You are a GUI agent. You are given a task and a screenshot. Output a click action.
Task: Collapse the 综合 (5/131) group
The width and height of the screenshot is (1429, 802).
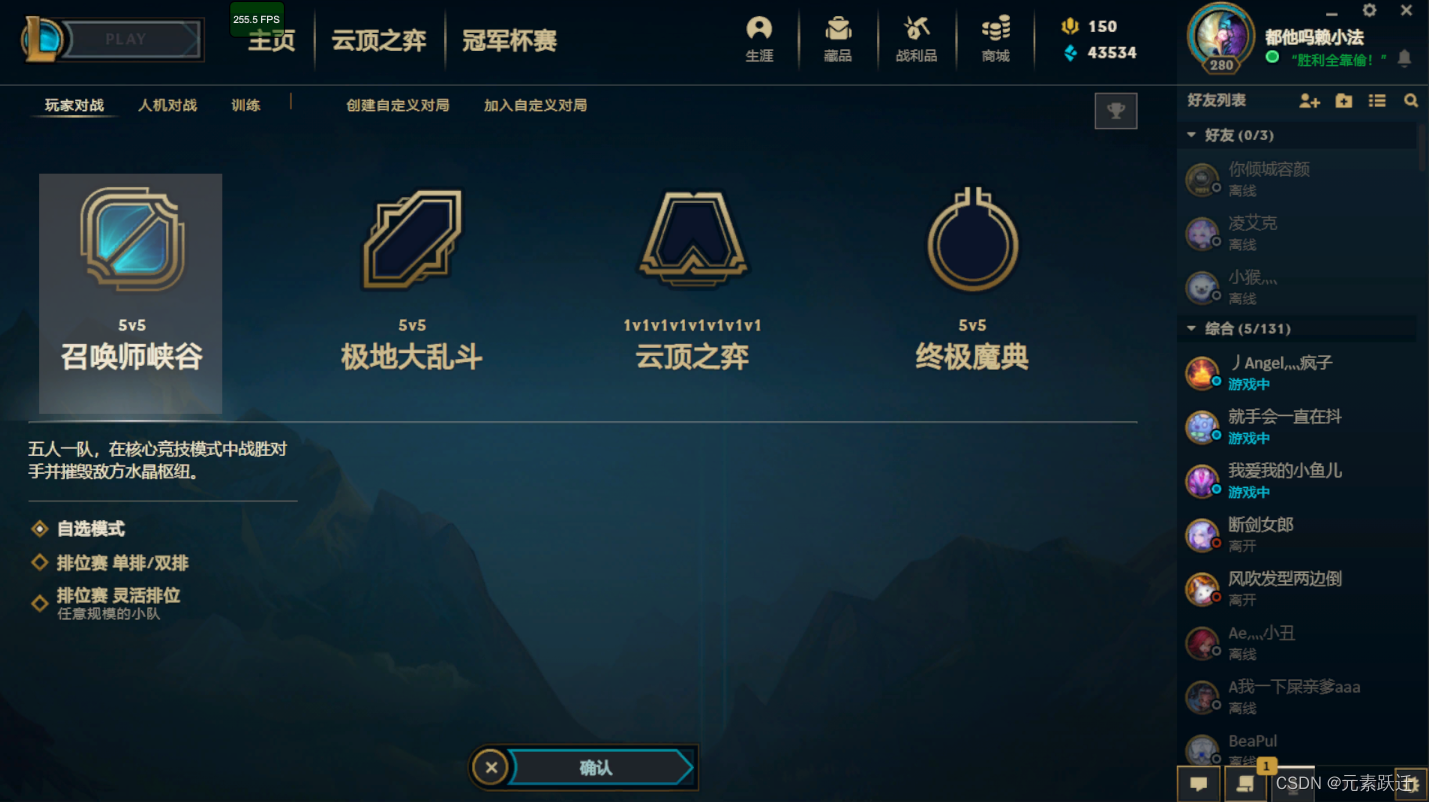[1192, 328]
